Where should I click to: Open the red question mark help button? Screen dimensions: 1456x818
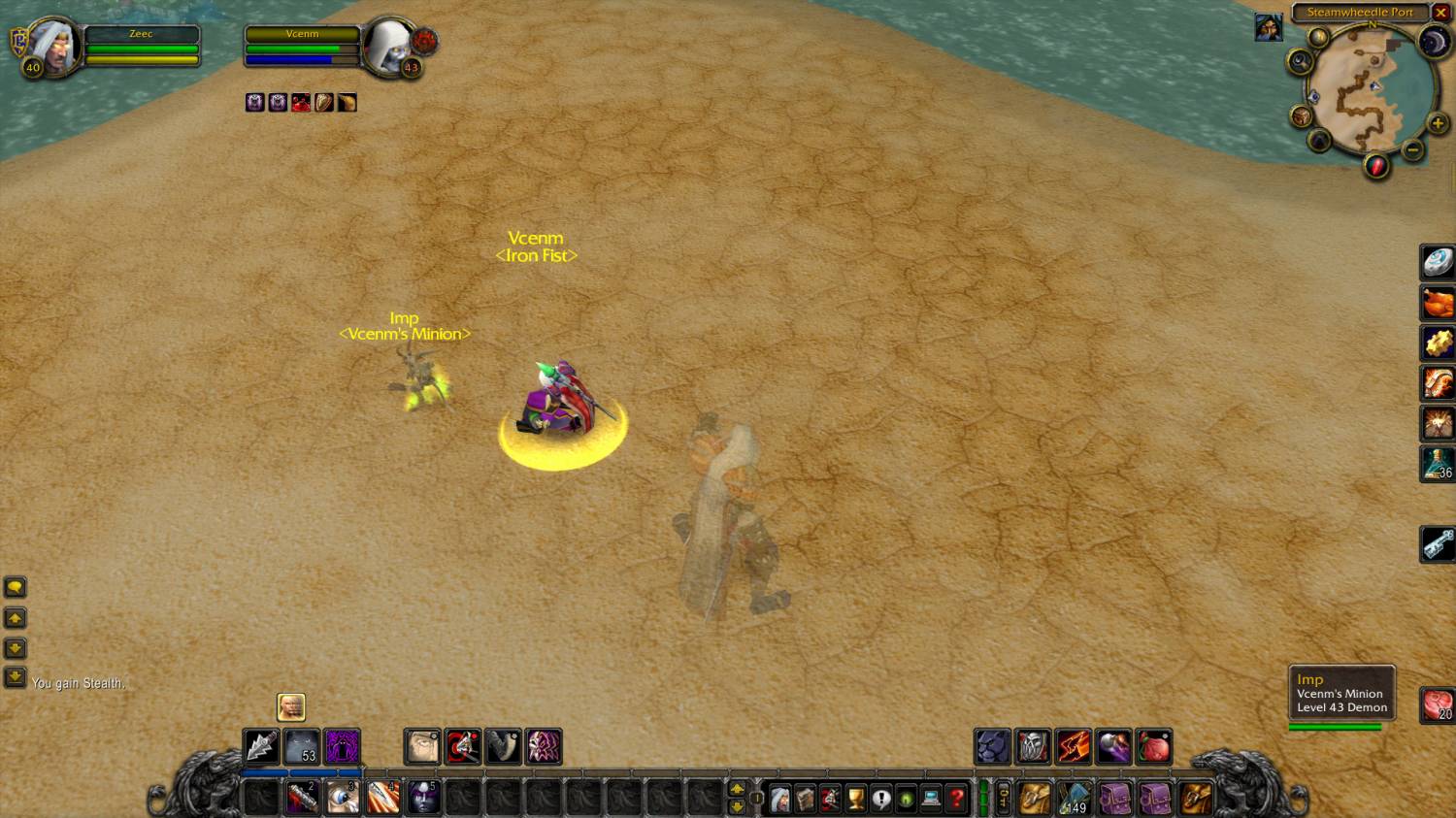(956, 799)
